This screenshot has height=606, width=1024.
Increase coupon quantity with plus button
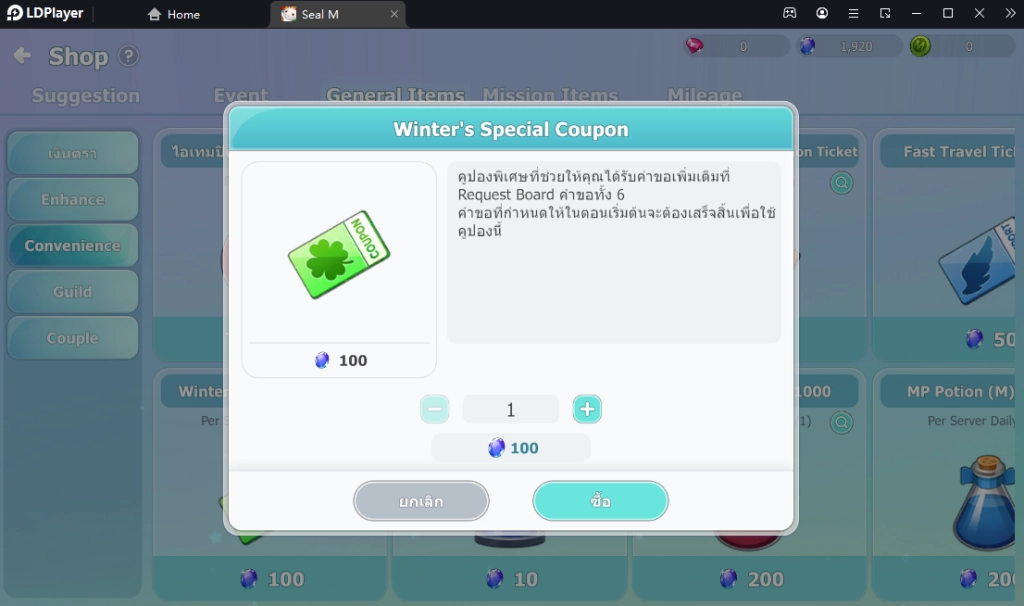point(587,409)
